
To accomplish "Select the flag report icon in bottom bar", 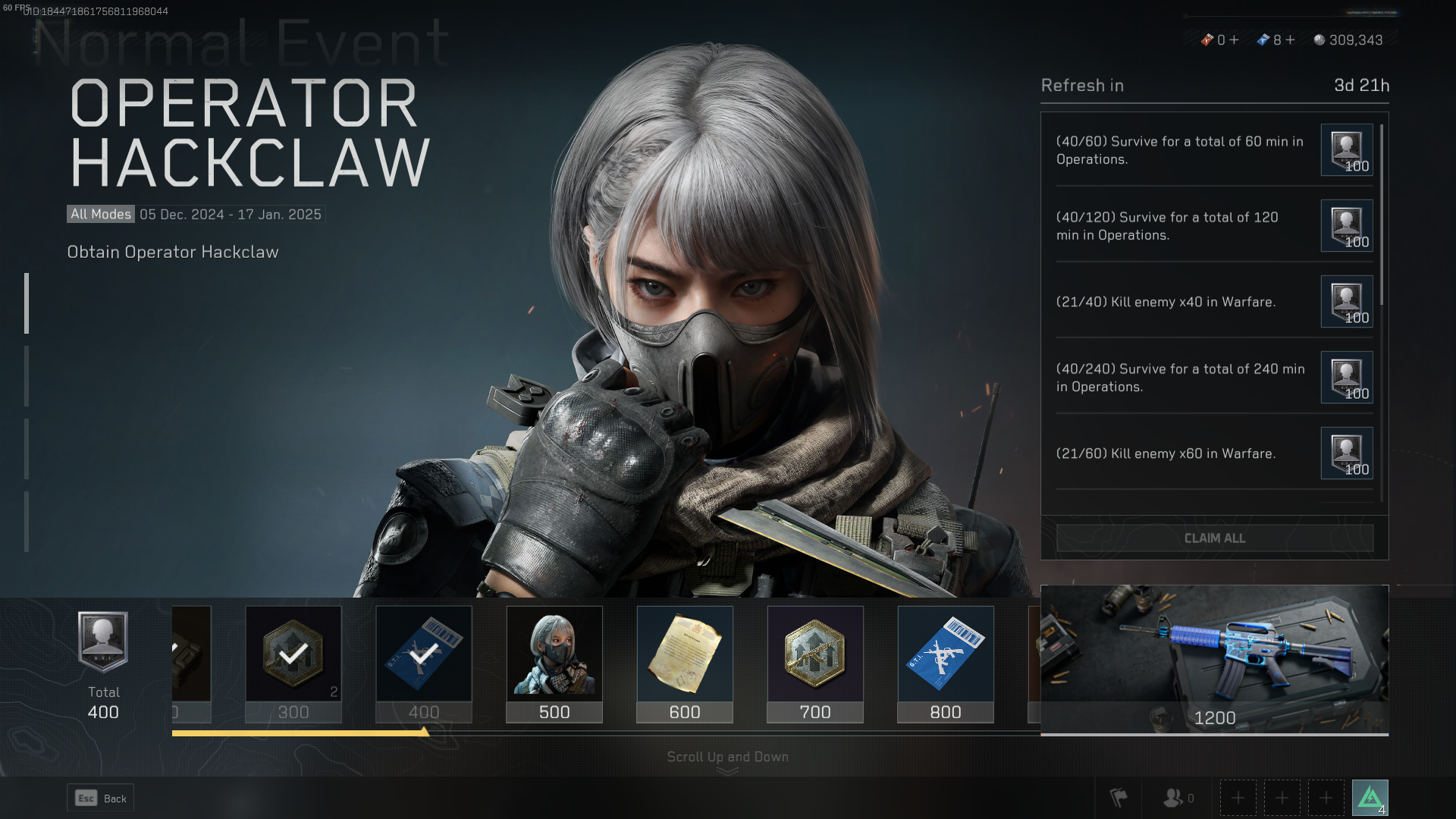I will point(1118,797).
